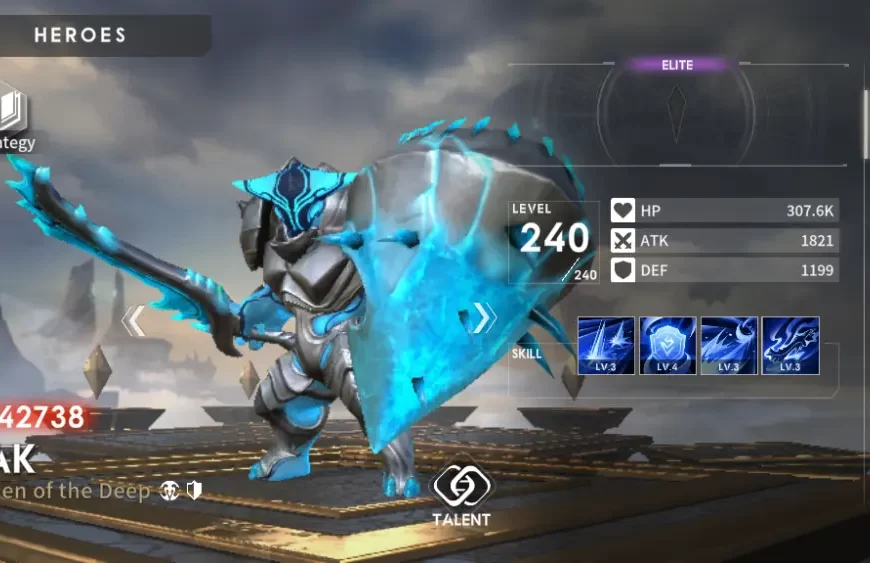Open the Talent menu
This screenshot has width=870, height=563.
pyautogui.click(x=461, y=491)
